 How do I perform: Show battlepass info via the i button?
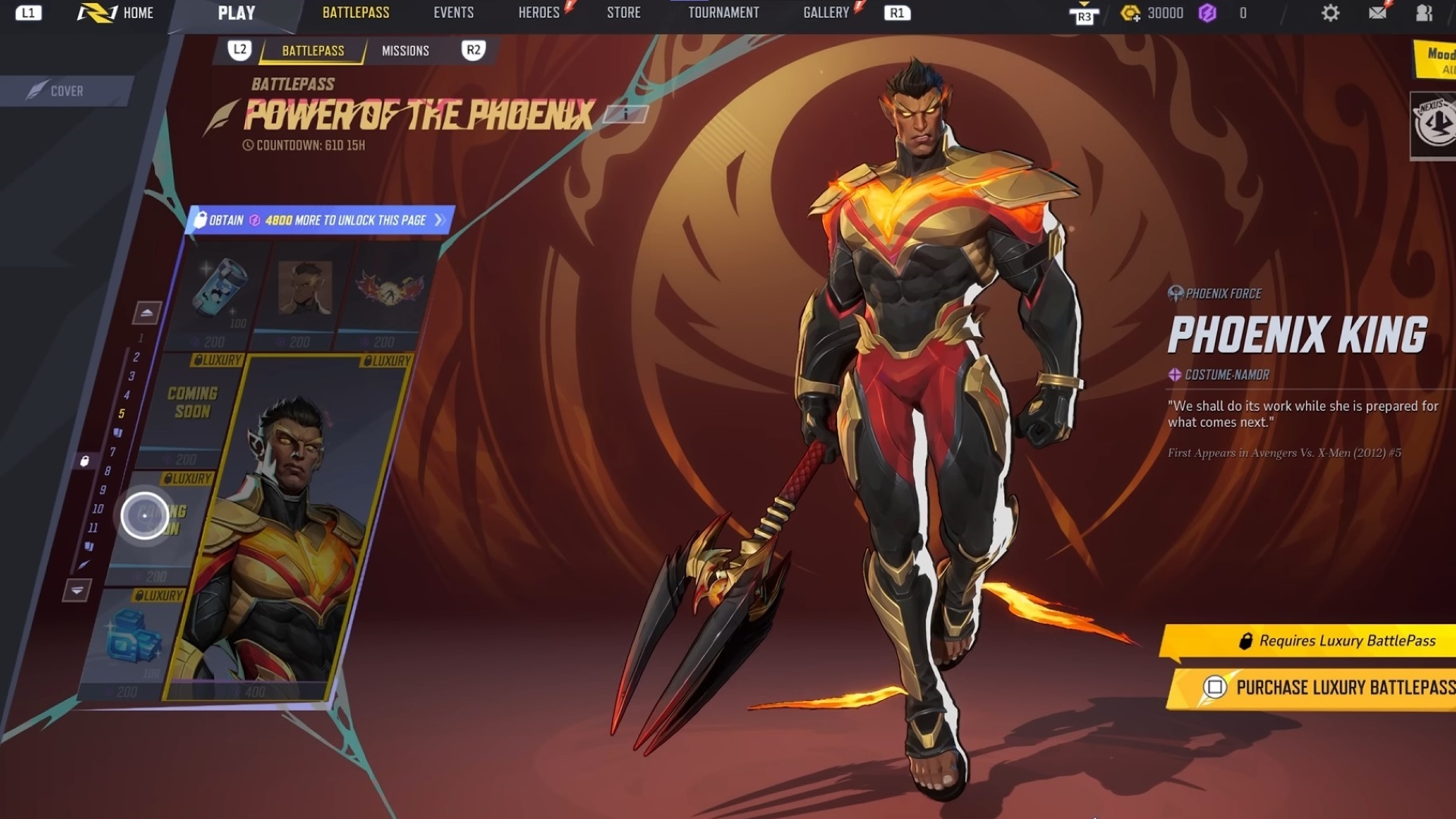click(x=626, y=114)
